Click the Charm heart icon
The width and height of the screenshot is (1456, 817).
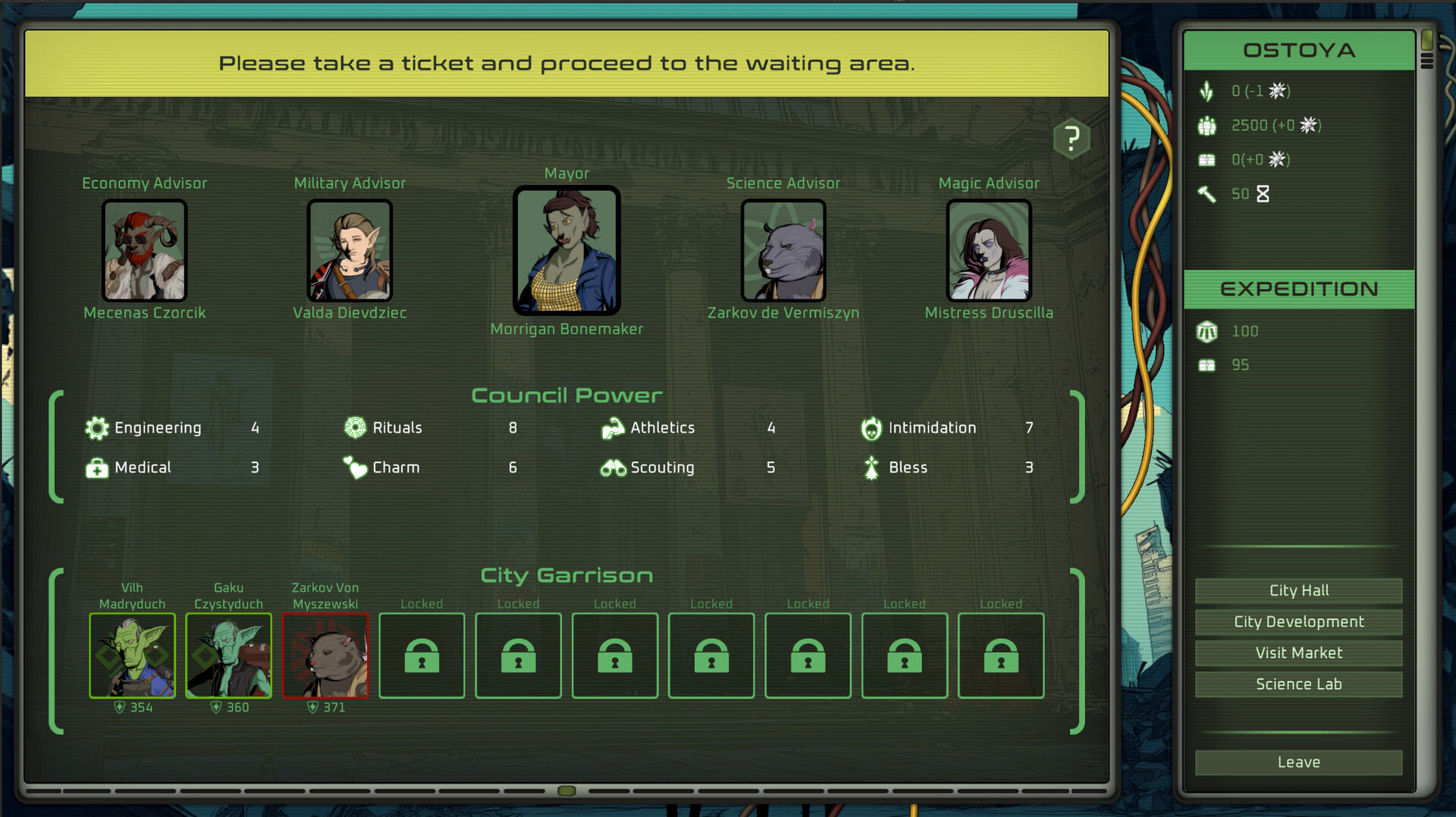click(x=354, y=468)
